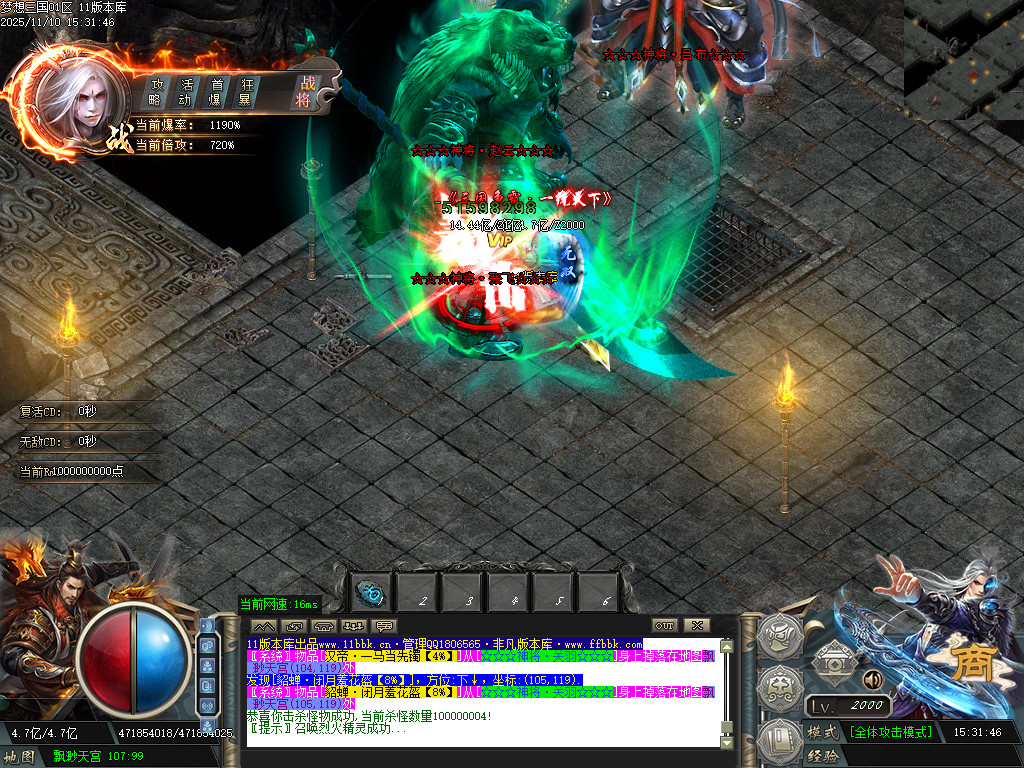Viewport: 1024px width, 768px height.
Task: Click the speech bubble chat channel button
Action: pos(384,626)
